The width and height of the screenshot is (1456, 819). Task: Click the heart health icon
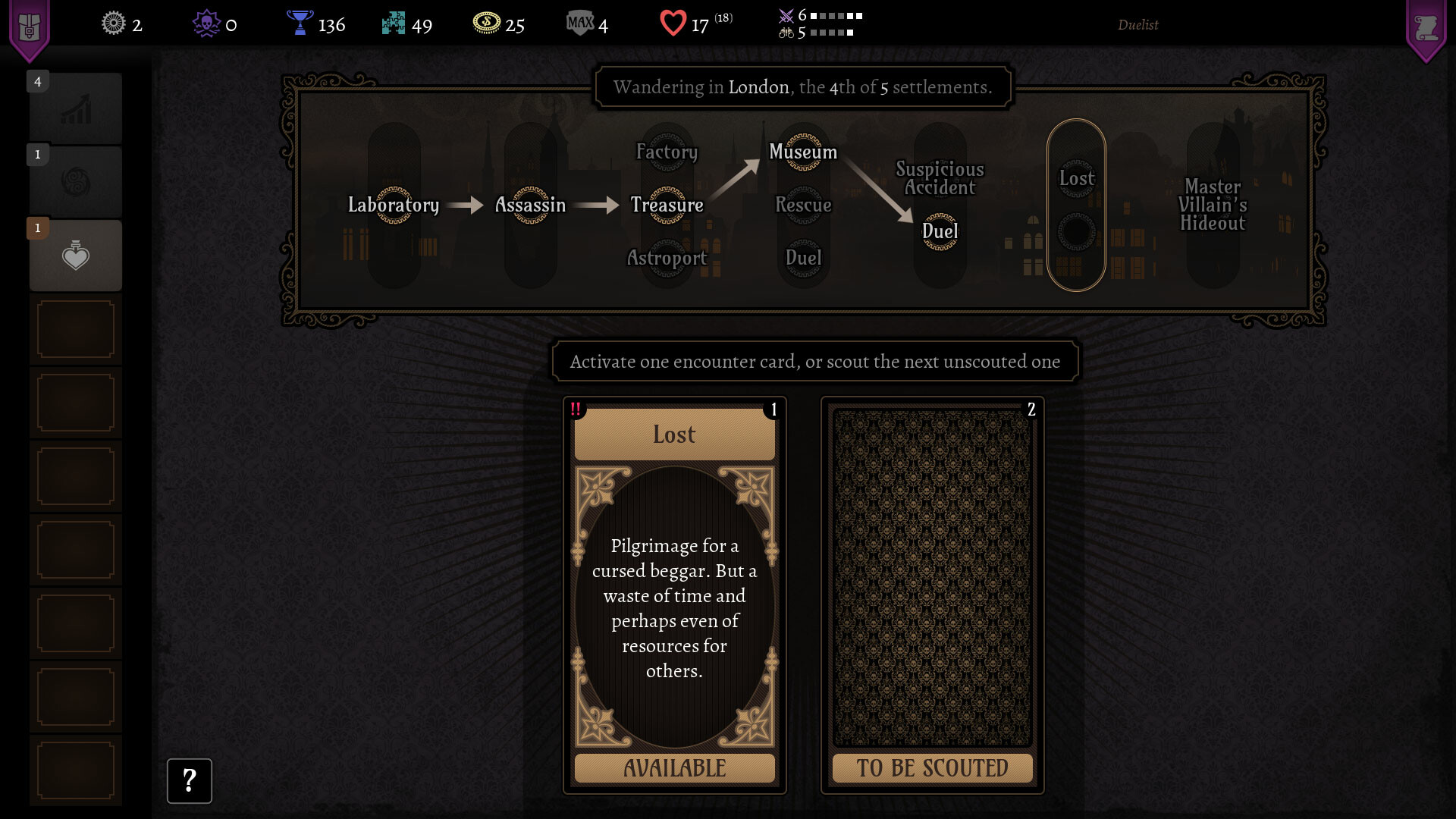click(672, 24)
